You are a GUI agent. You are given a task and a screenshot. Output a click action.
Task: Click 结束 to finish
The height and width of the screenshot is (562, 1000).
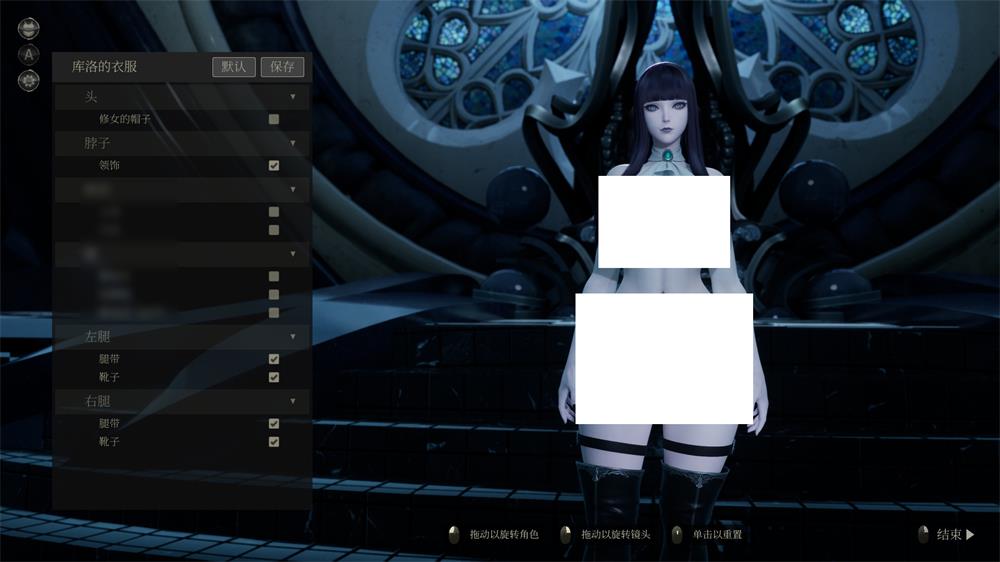point(954,535)
